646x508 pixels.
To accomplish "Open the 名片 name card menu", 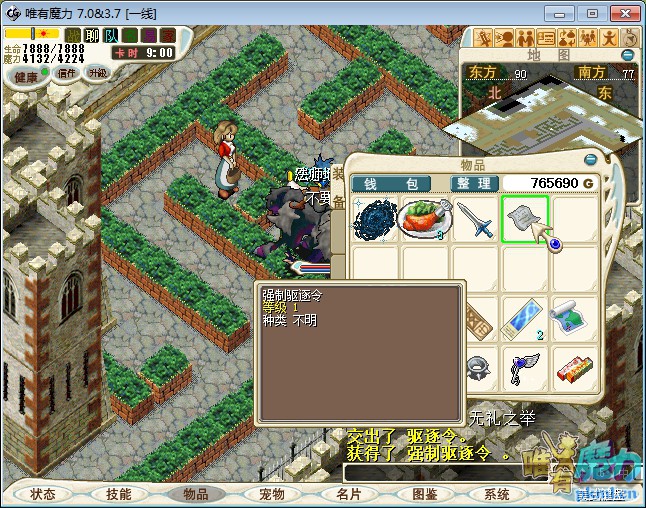I will tap(347, 494).
